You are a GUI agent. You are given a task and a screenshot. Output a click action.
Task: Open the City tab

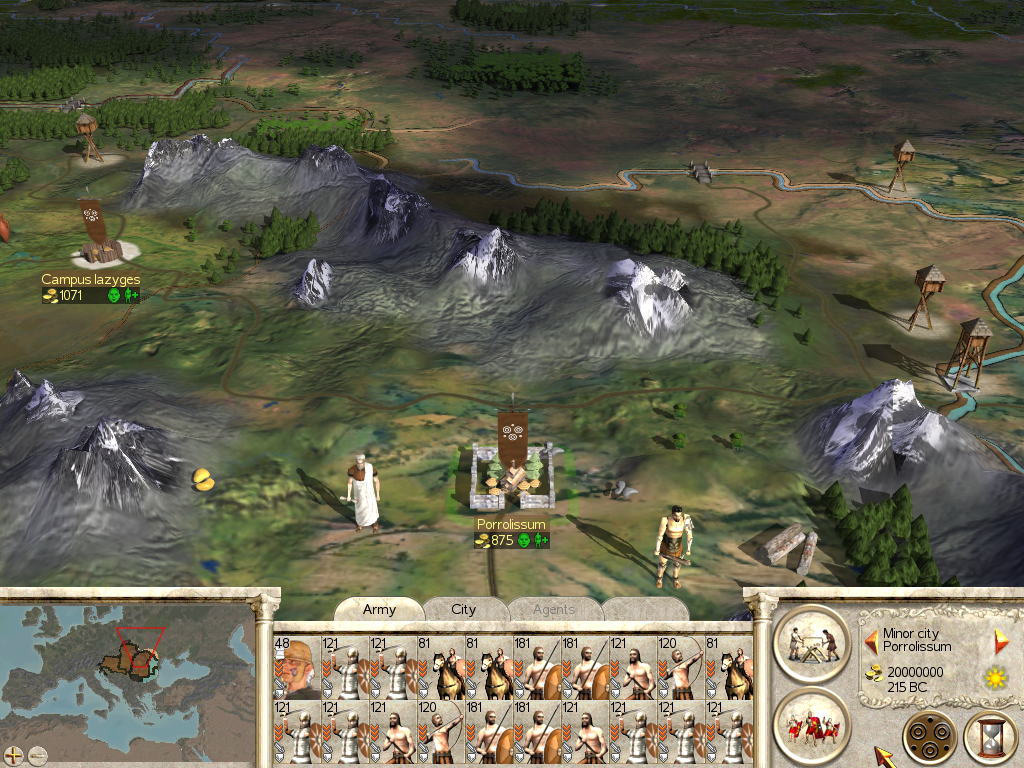click(x=464, y=610)
